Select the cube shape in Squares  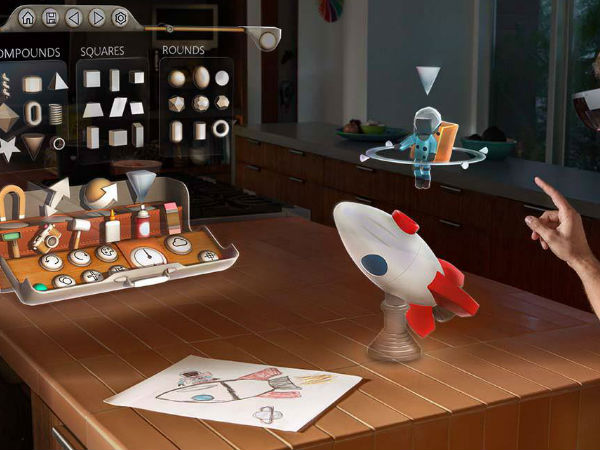pos(93,78)
